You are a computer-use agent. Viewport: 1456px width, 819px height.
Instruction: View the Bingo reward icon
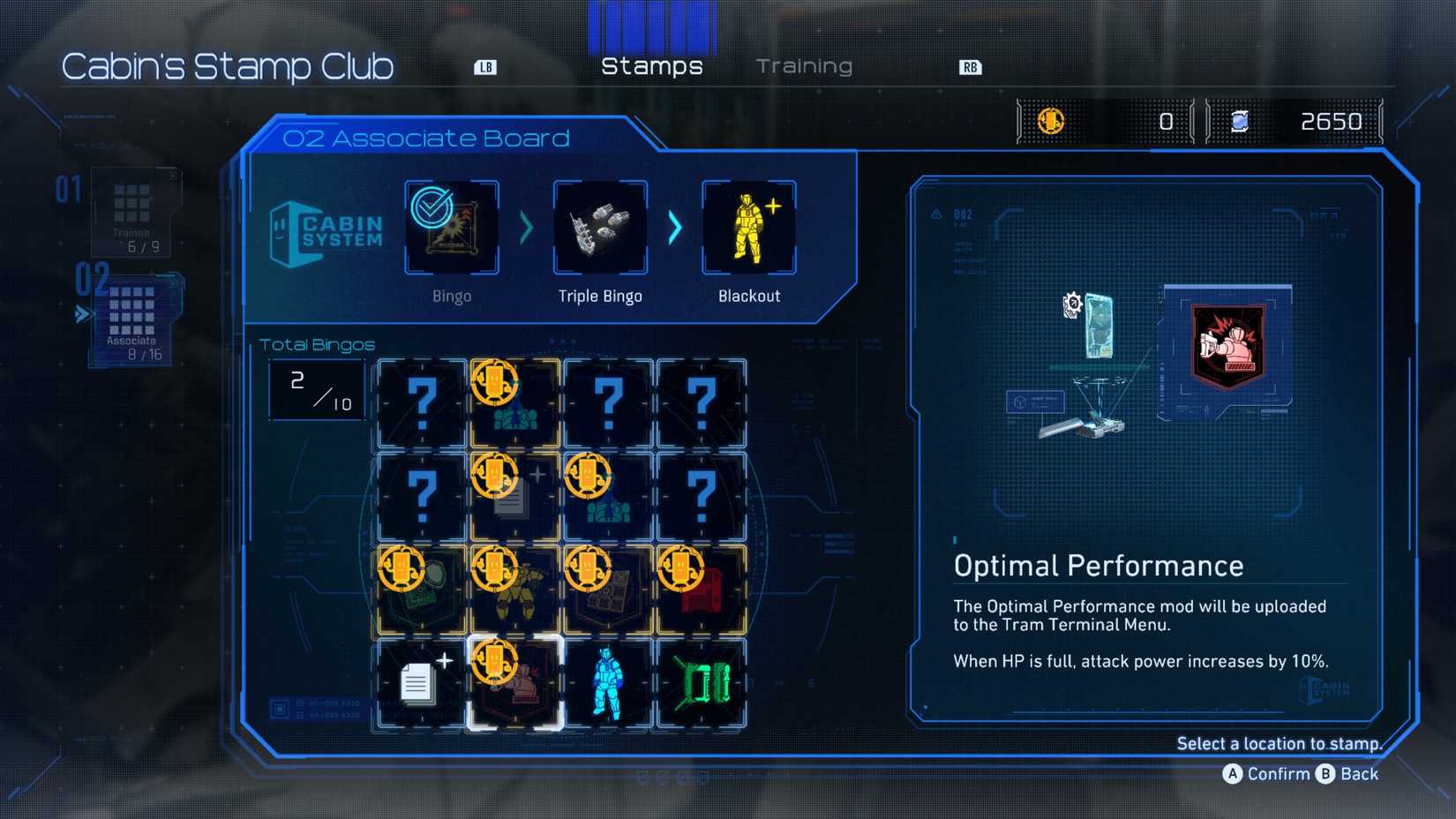coord(452,228)
